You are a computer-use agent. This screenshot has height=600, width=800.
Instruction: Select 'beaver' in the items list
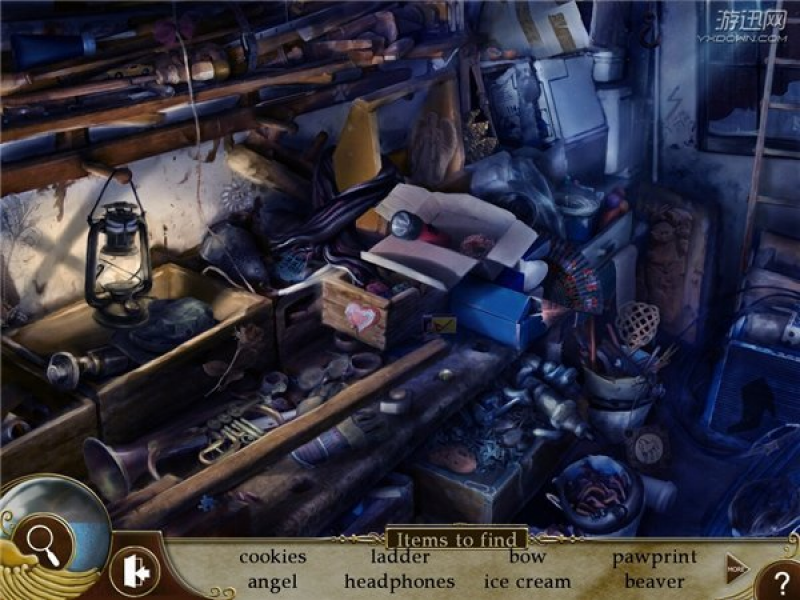tap(654, 581)
